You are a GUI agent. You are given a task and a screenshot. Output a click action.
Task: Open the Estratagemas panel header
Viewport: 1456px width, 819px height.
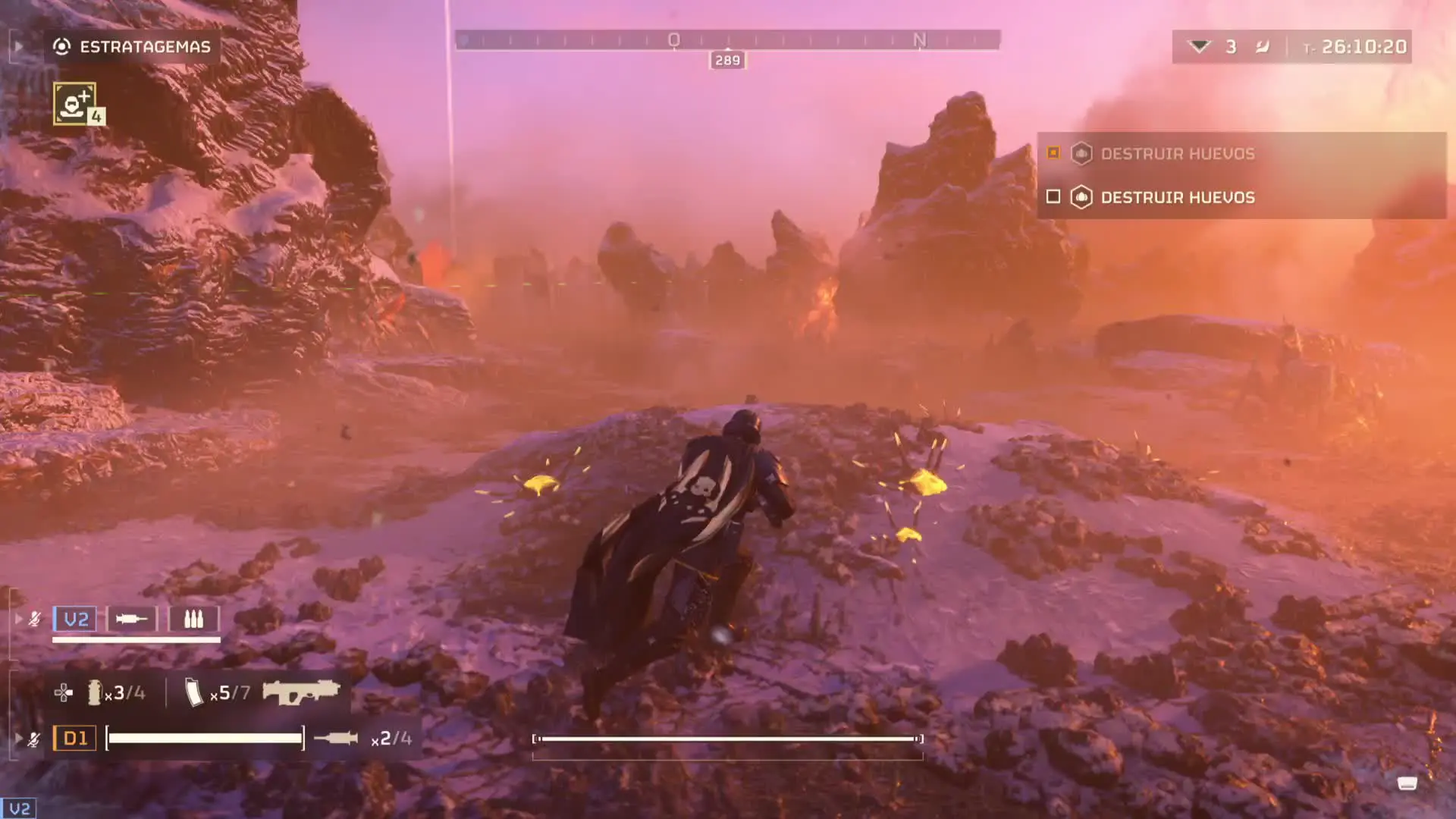(132, 47)
